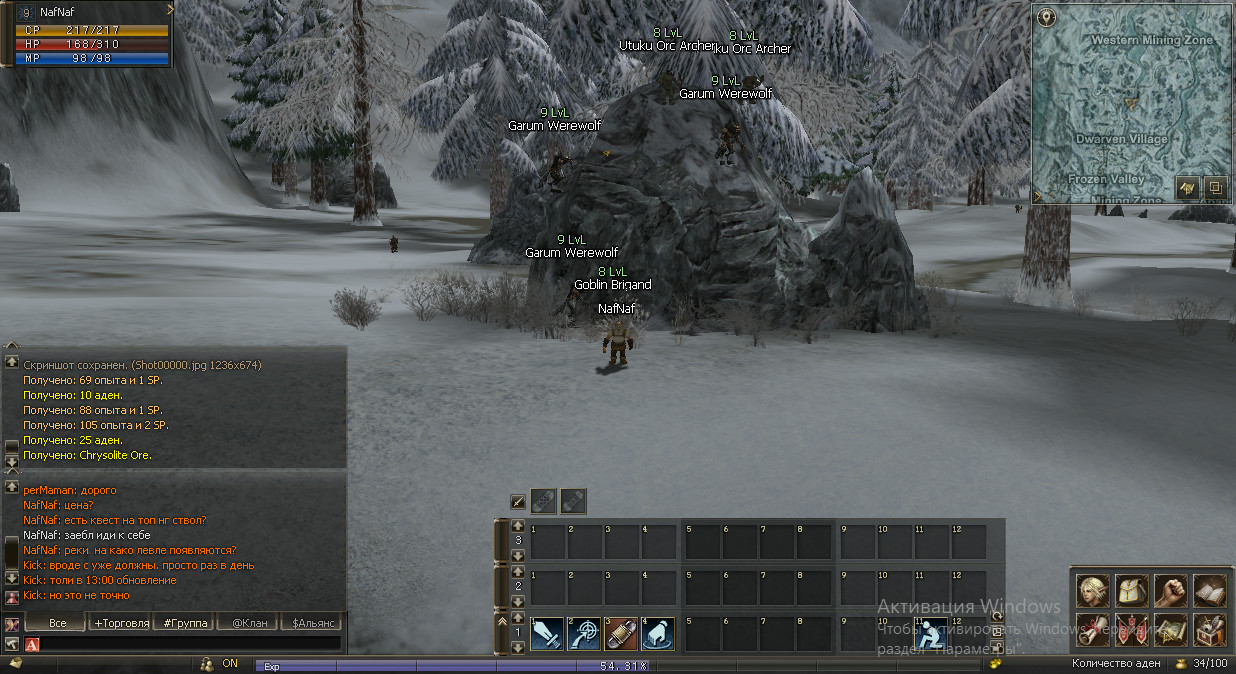Toggle the sit/stand action in slot 11
Viewport: 1236px width, 674px height.
coord(932,634)
